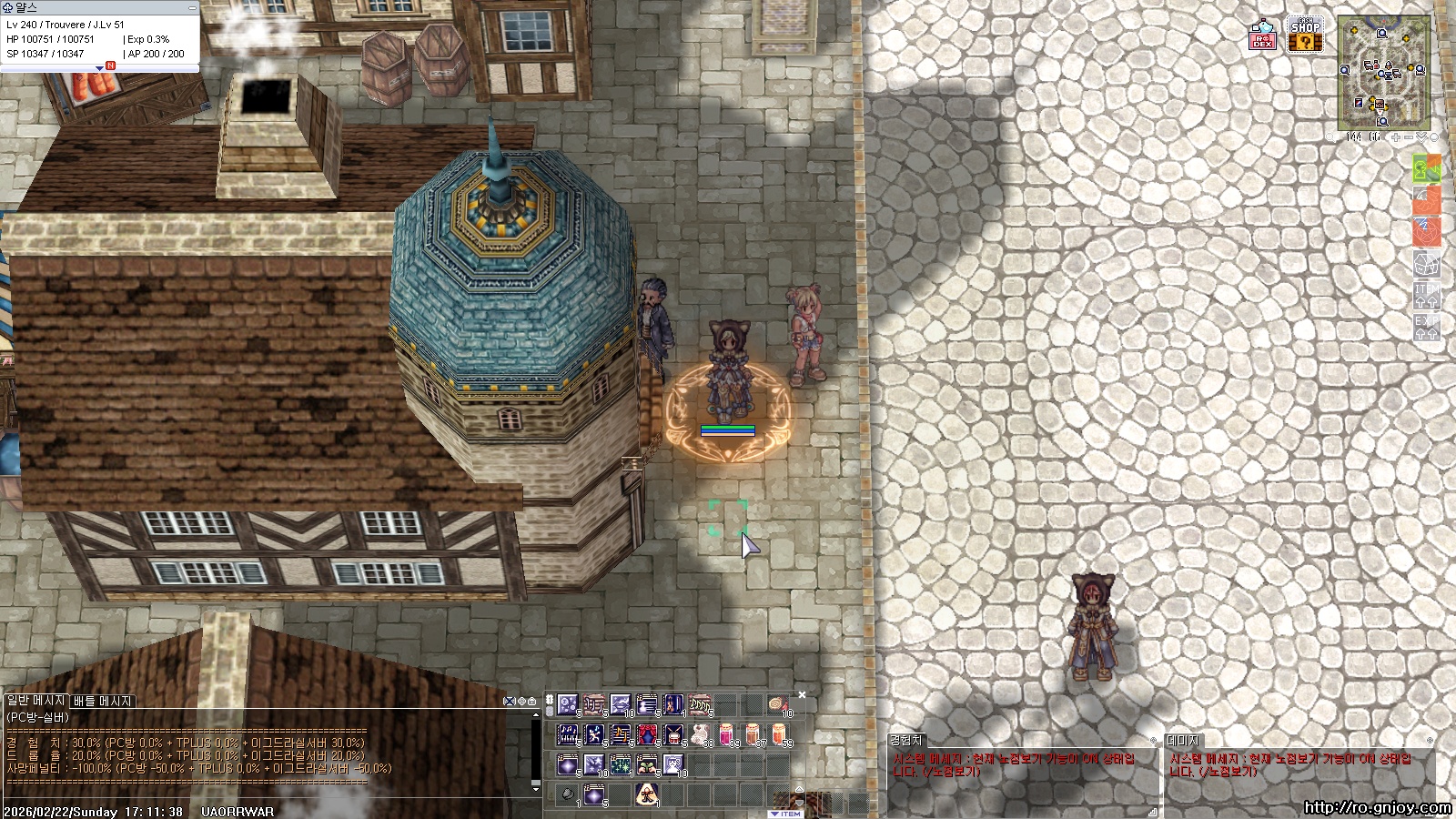Use the orange potion stack of 59

pos(780,733)
